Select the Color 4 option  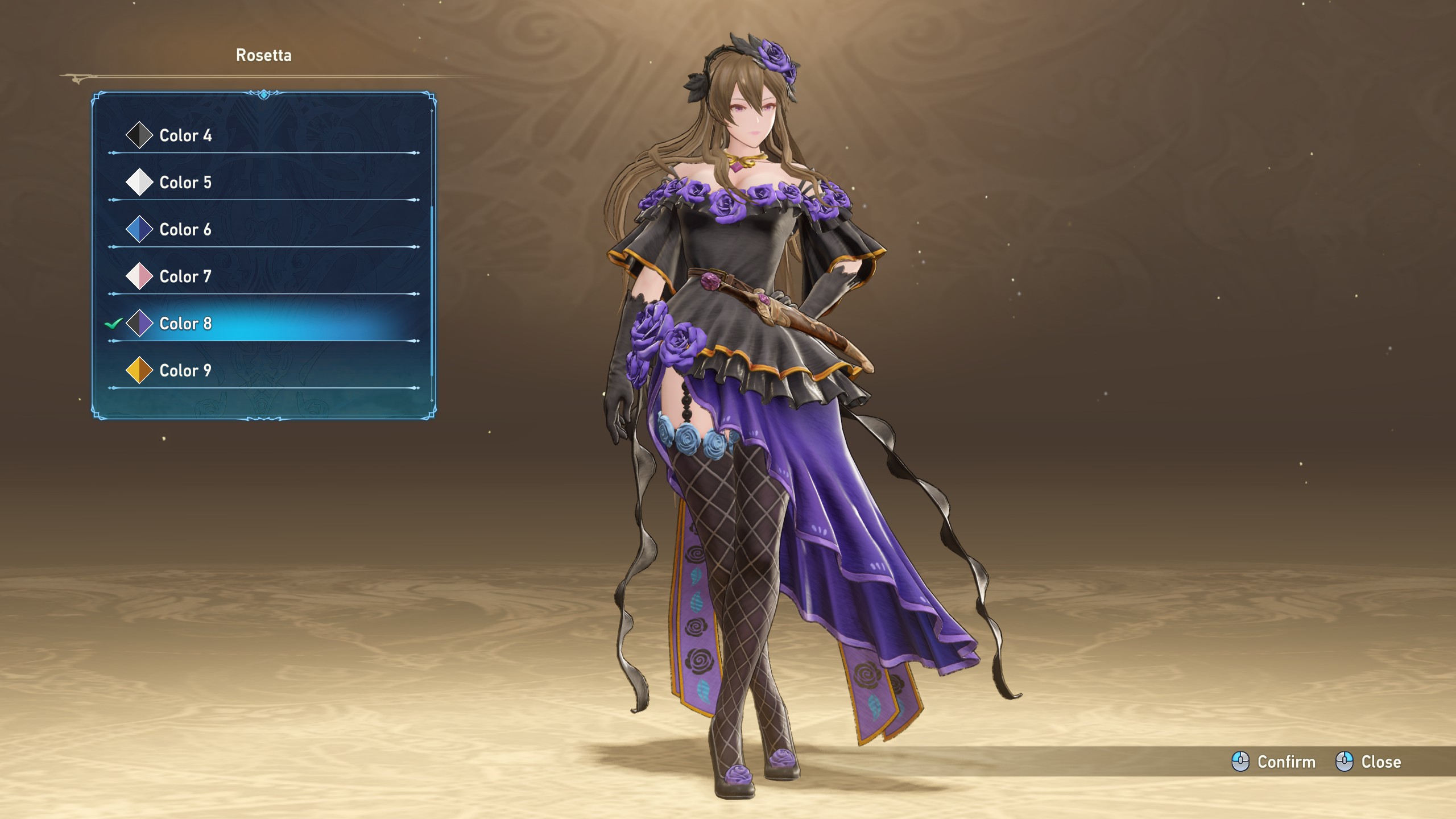(x=185, y=135)
